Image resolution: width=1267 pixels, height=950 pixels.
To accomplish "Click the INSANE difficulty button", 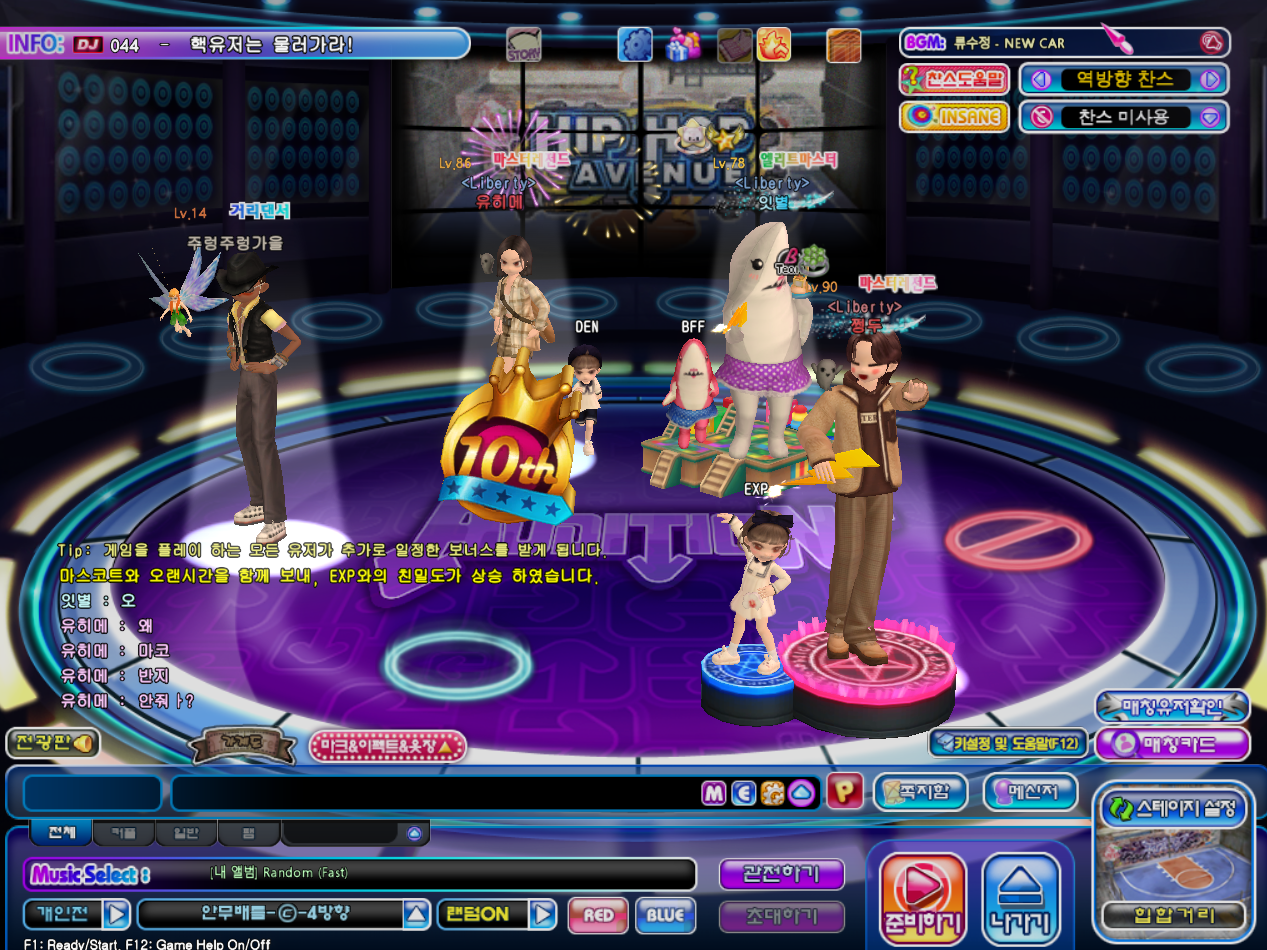I will 953,117.
